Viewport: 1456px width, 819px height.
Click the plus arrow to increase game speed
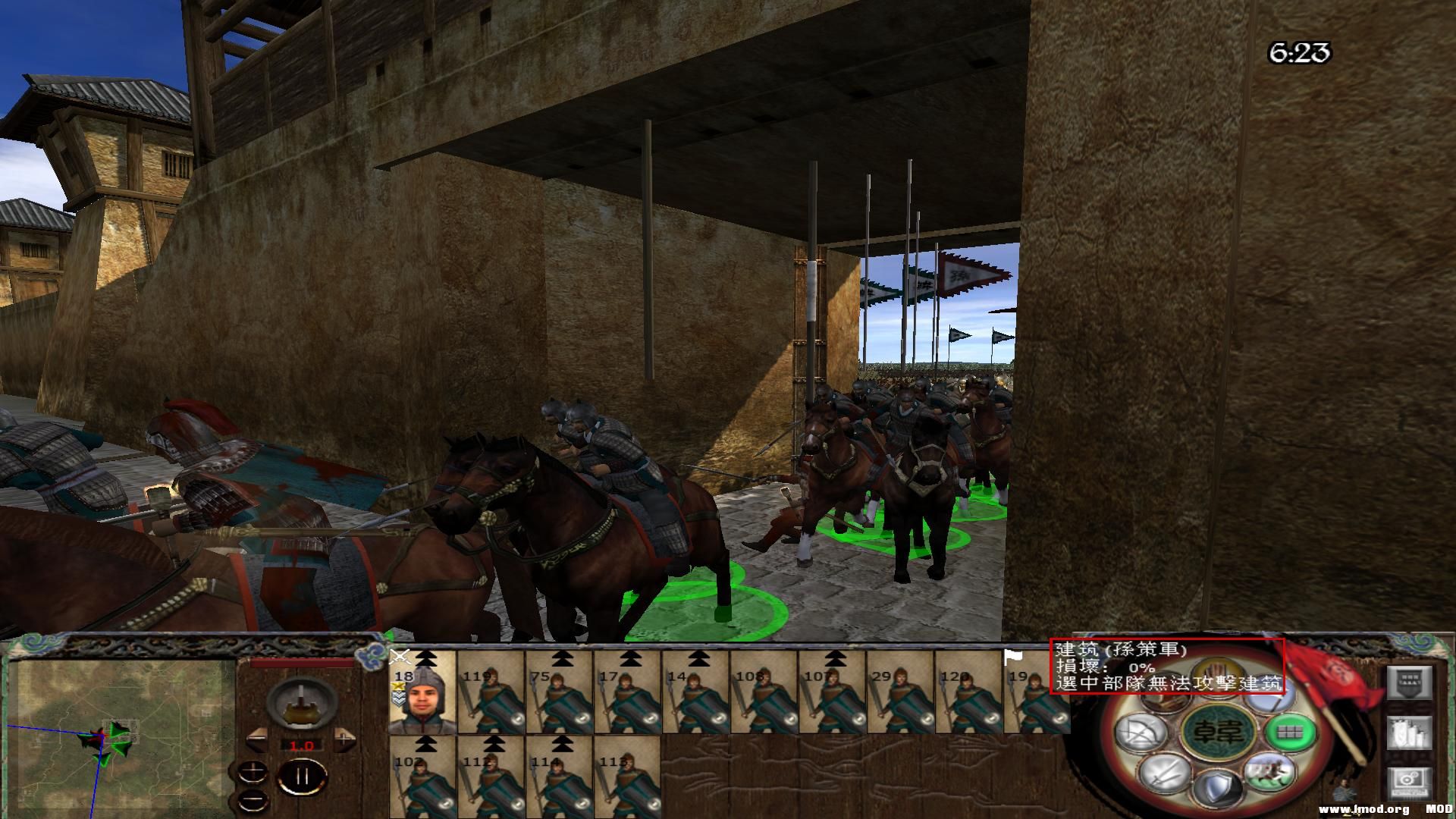343,739
